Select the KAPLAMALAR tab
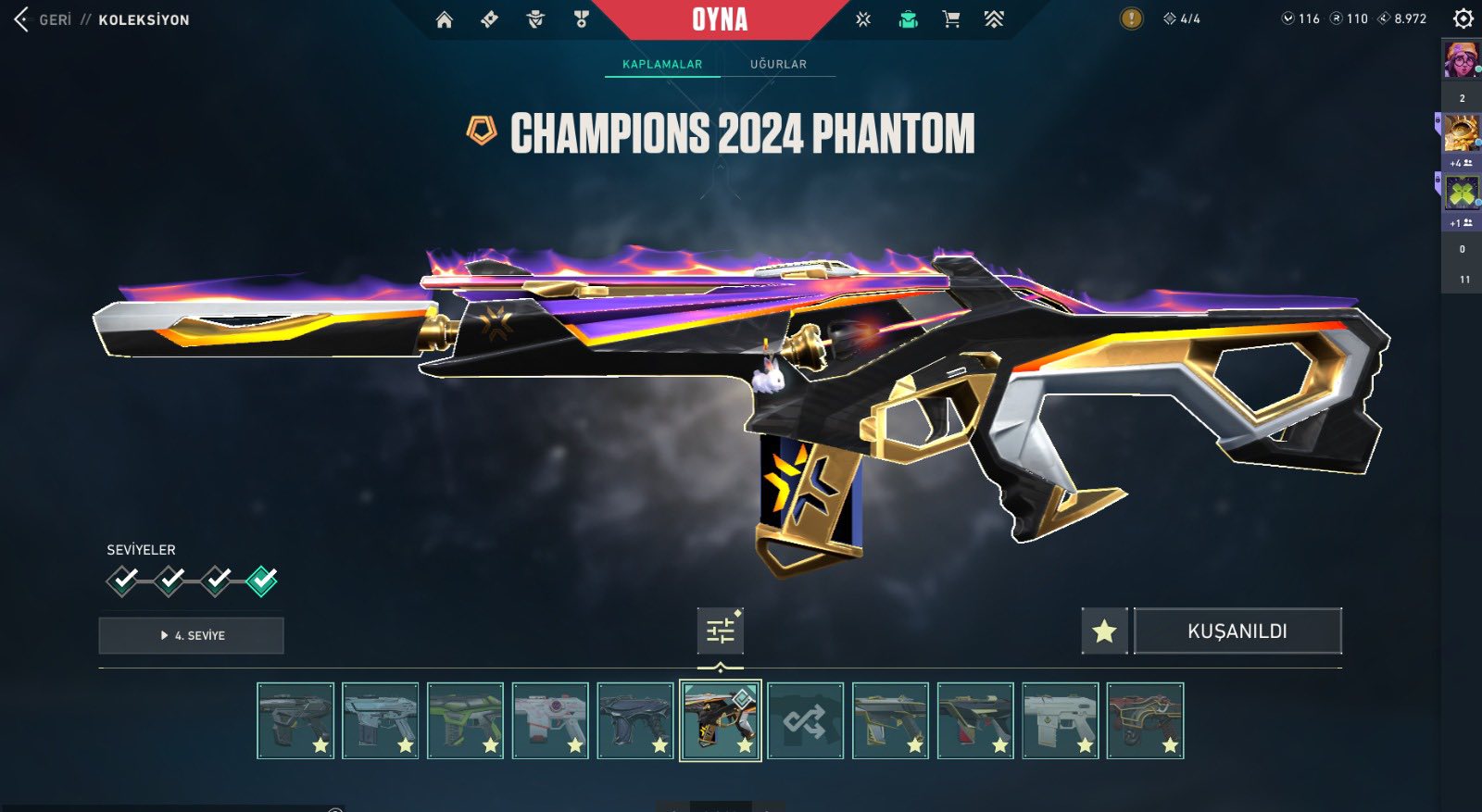Image resolution: width=1482 pixels, height=812 pixels. tap(662, 64)
